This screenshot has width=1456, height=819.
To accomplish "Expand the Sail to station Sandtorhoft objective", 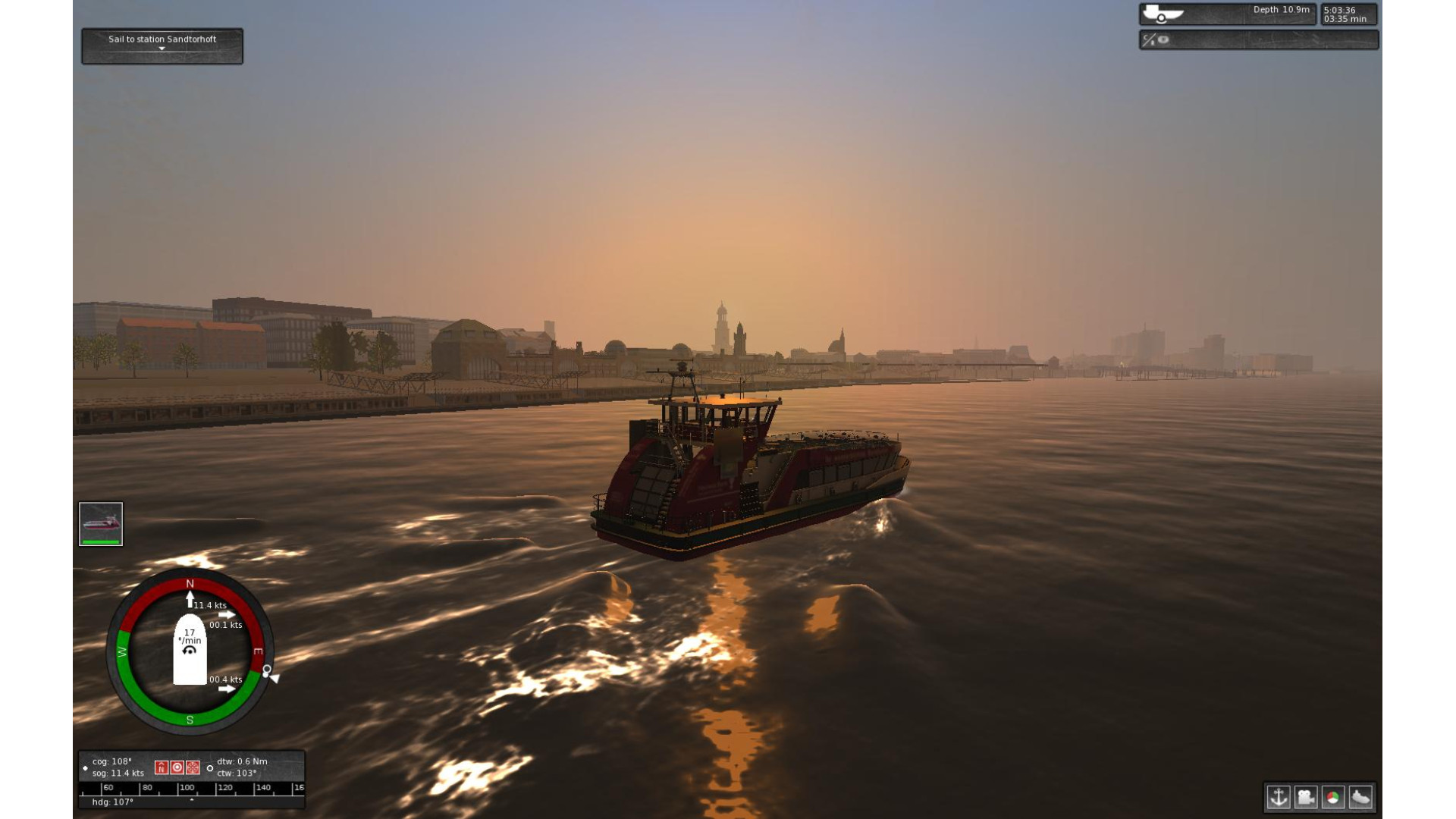I will pos(162,49).
